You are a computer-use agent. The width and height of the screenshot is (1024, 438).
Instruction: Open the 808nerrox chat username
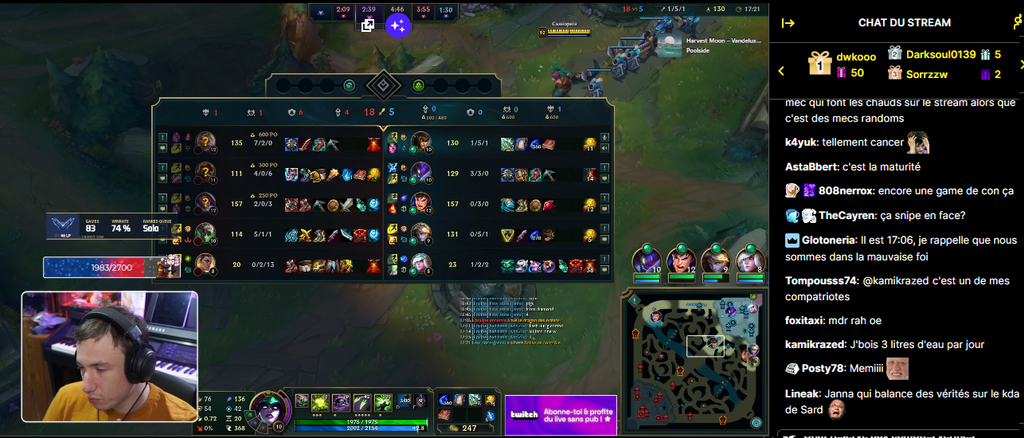pyautogui.click(x=846, y=190)
